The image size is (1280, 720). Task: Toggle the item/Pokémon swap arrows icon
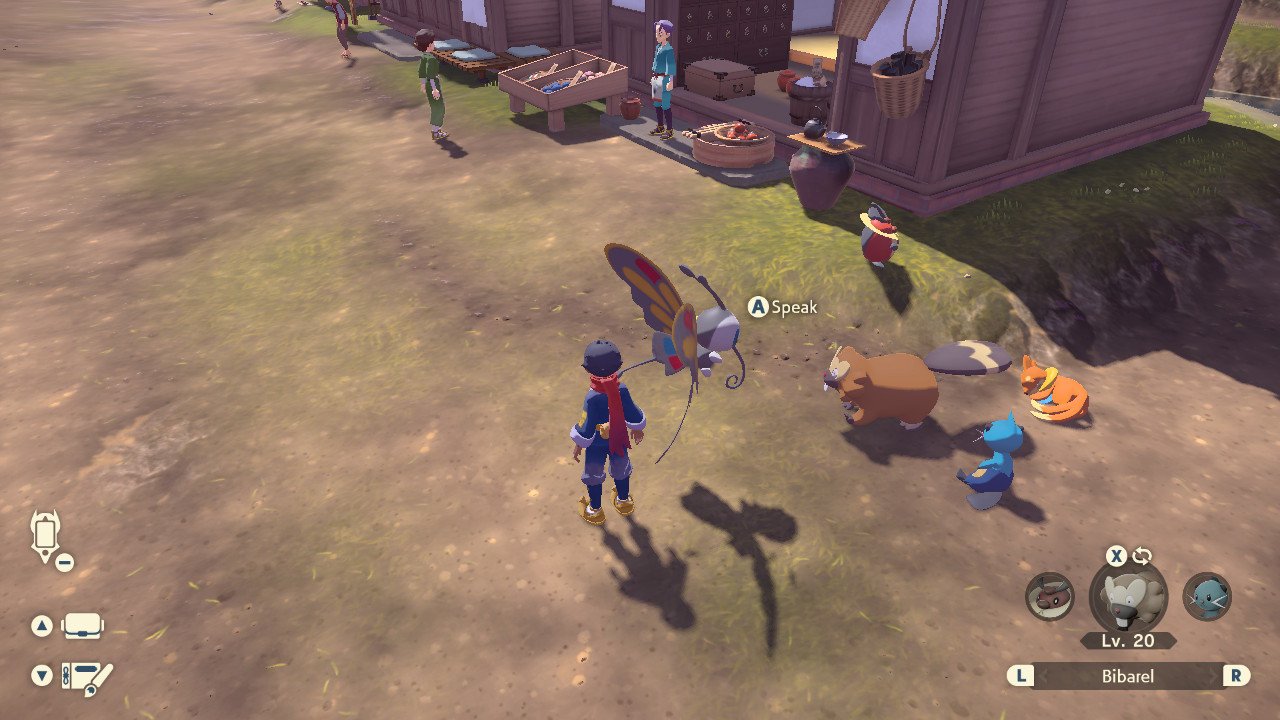(x=1142, y=556)
